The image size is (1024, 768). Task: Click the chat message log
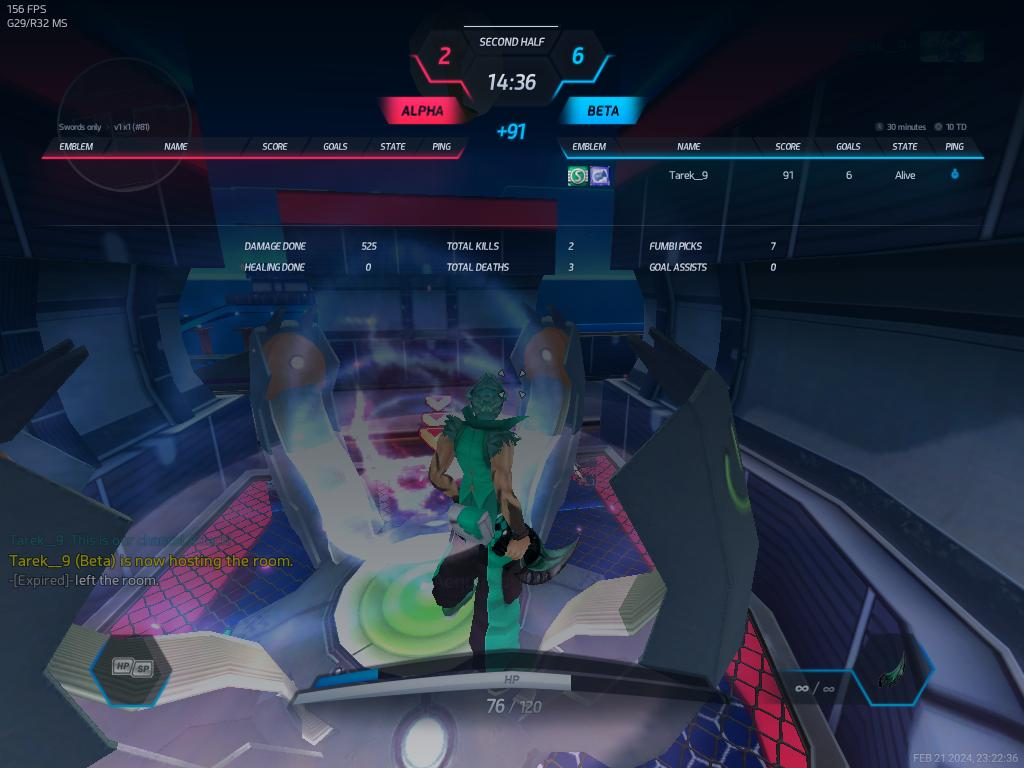150,560
